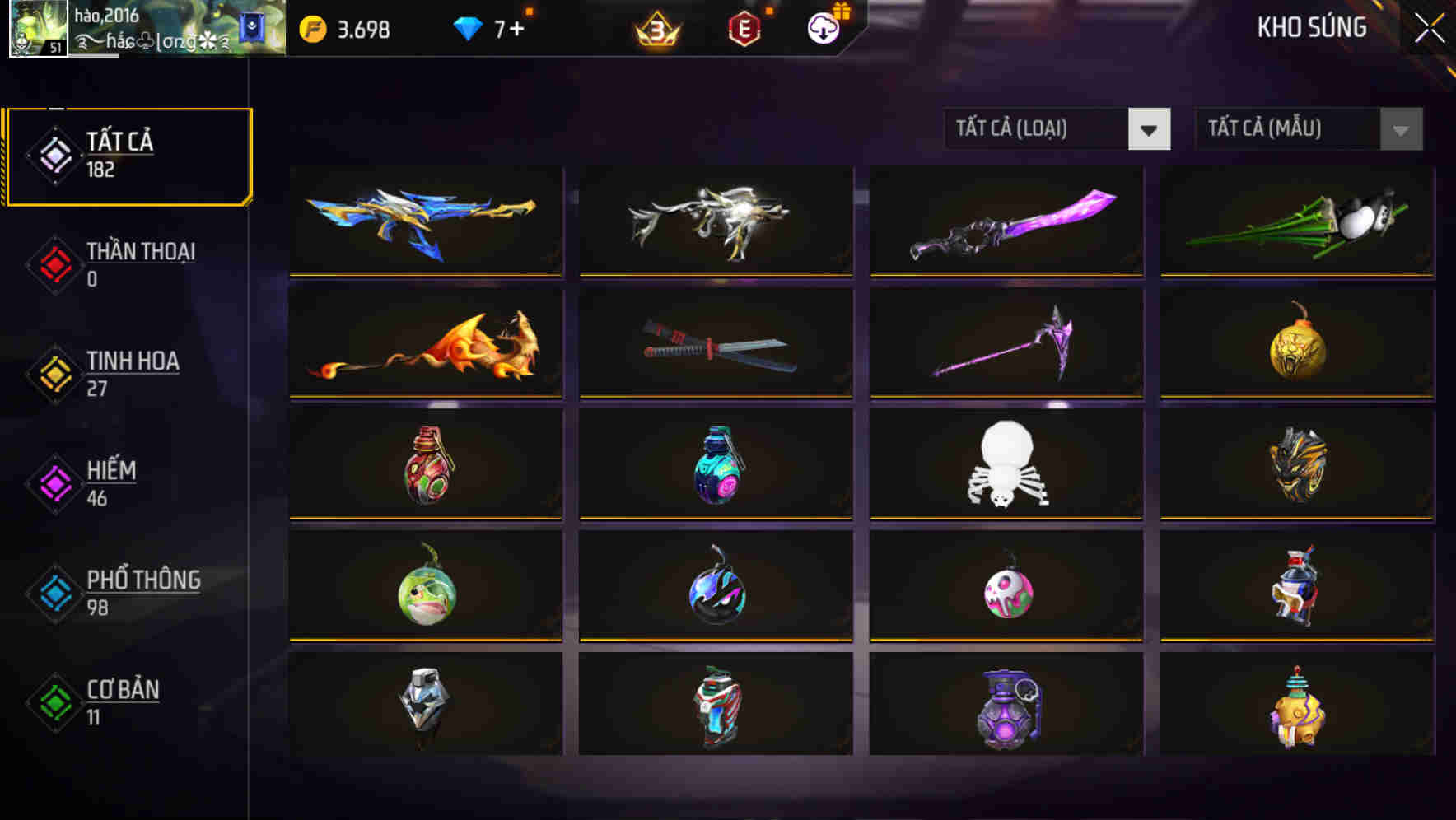
Task: Select the white spider grenade skin
Action: click(x=1006, y=464)
